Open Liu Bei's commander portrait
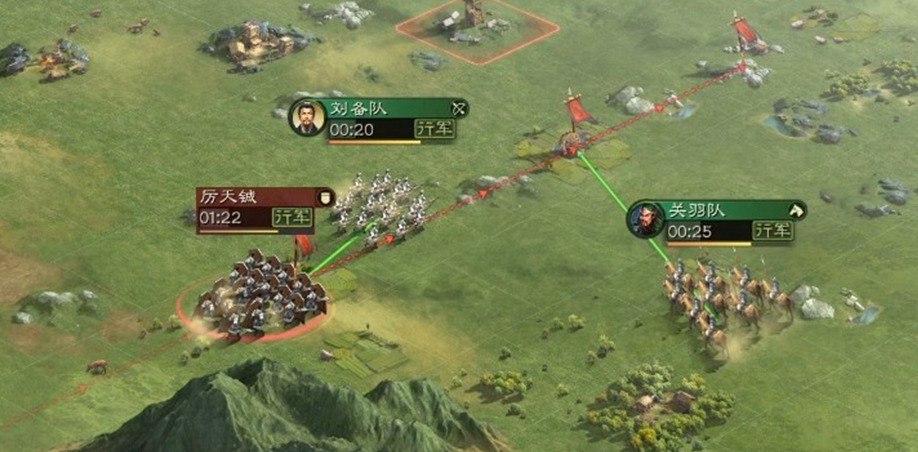The image size is (918, 452). [x=306, y=118]
